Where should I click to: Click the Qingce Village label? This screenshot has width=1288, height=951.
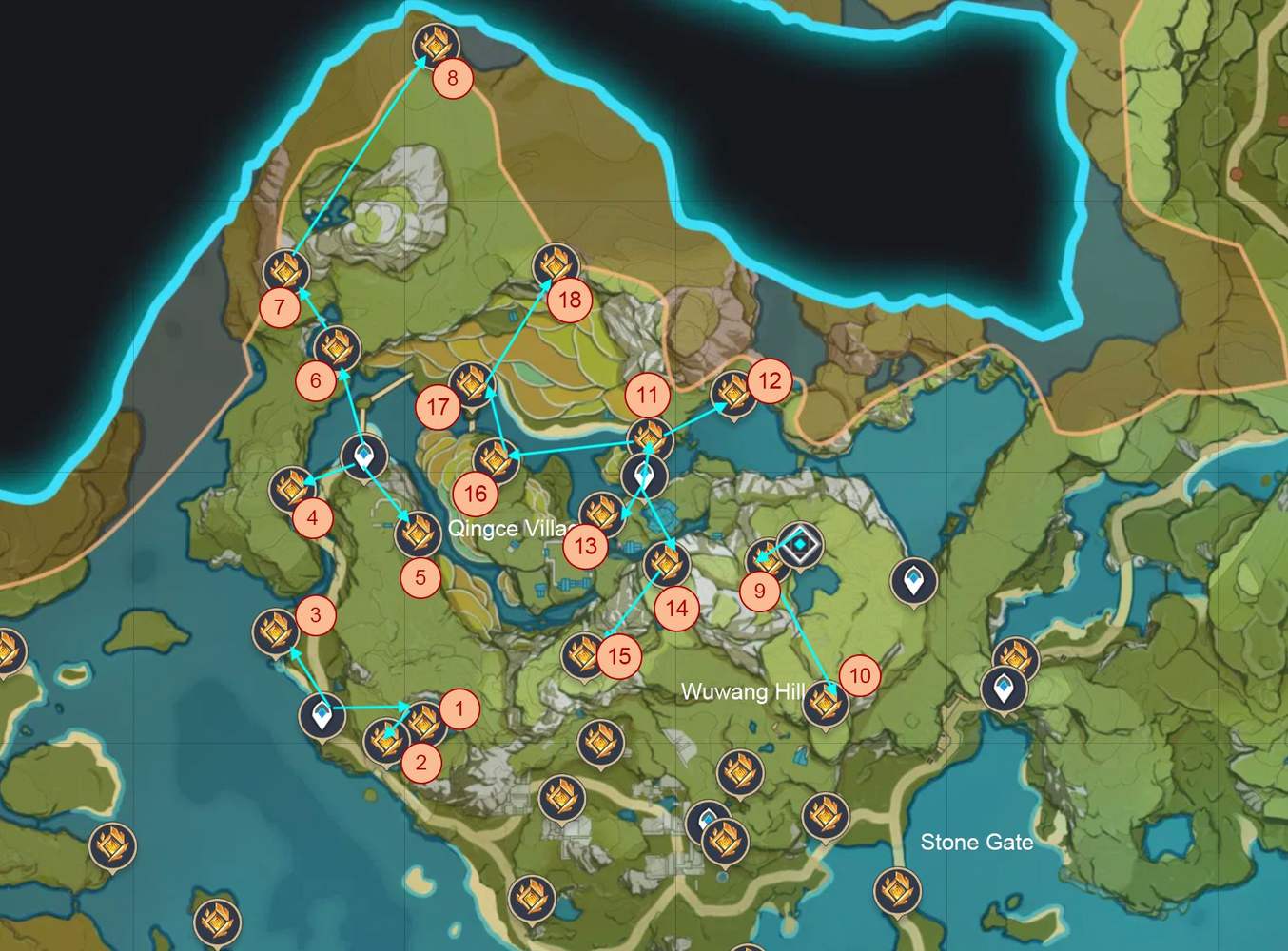tap(509, 528)
